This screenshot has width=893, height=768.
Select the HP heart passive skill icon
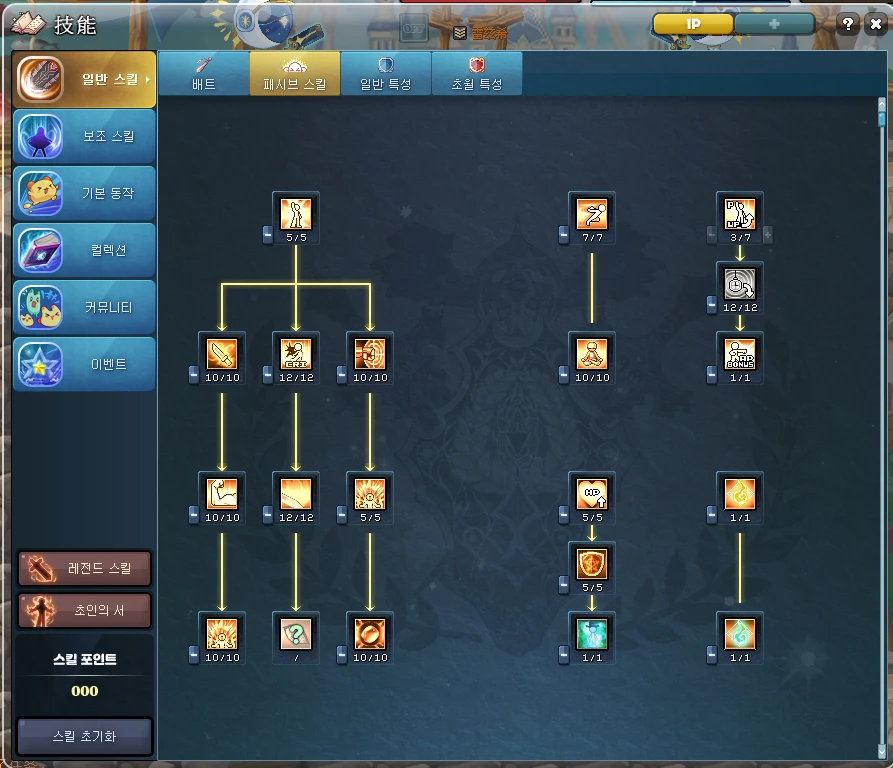(592, 493)
